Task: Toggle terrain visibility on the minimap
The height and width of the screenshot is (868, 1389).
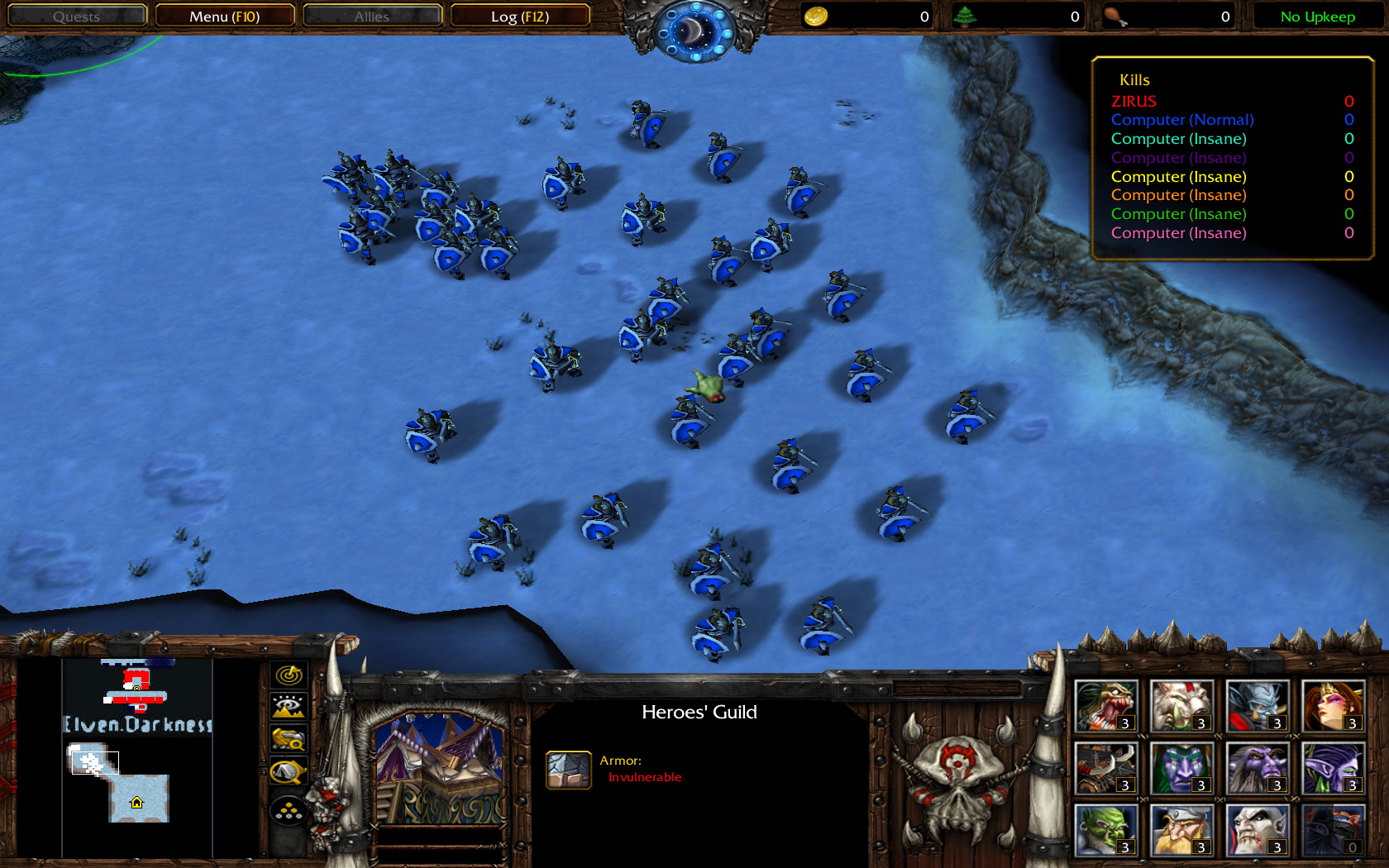Action: [x=288, y=705]
